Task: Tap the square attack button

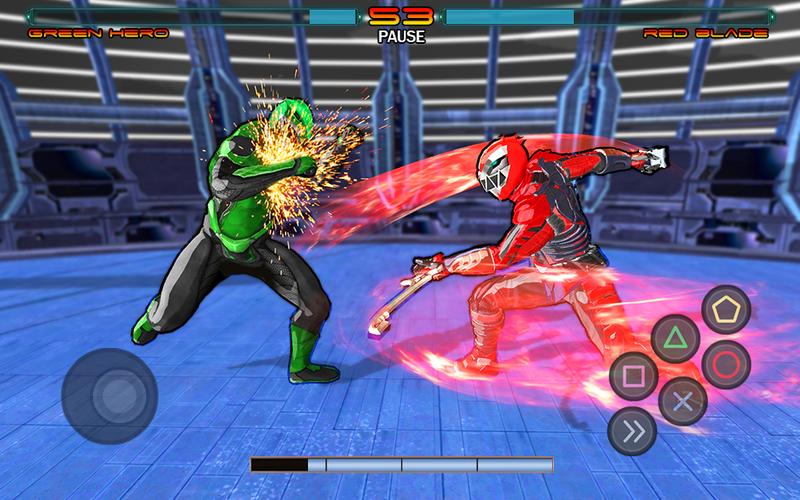Action: click(x=633, y=377)
